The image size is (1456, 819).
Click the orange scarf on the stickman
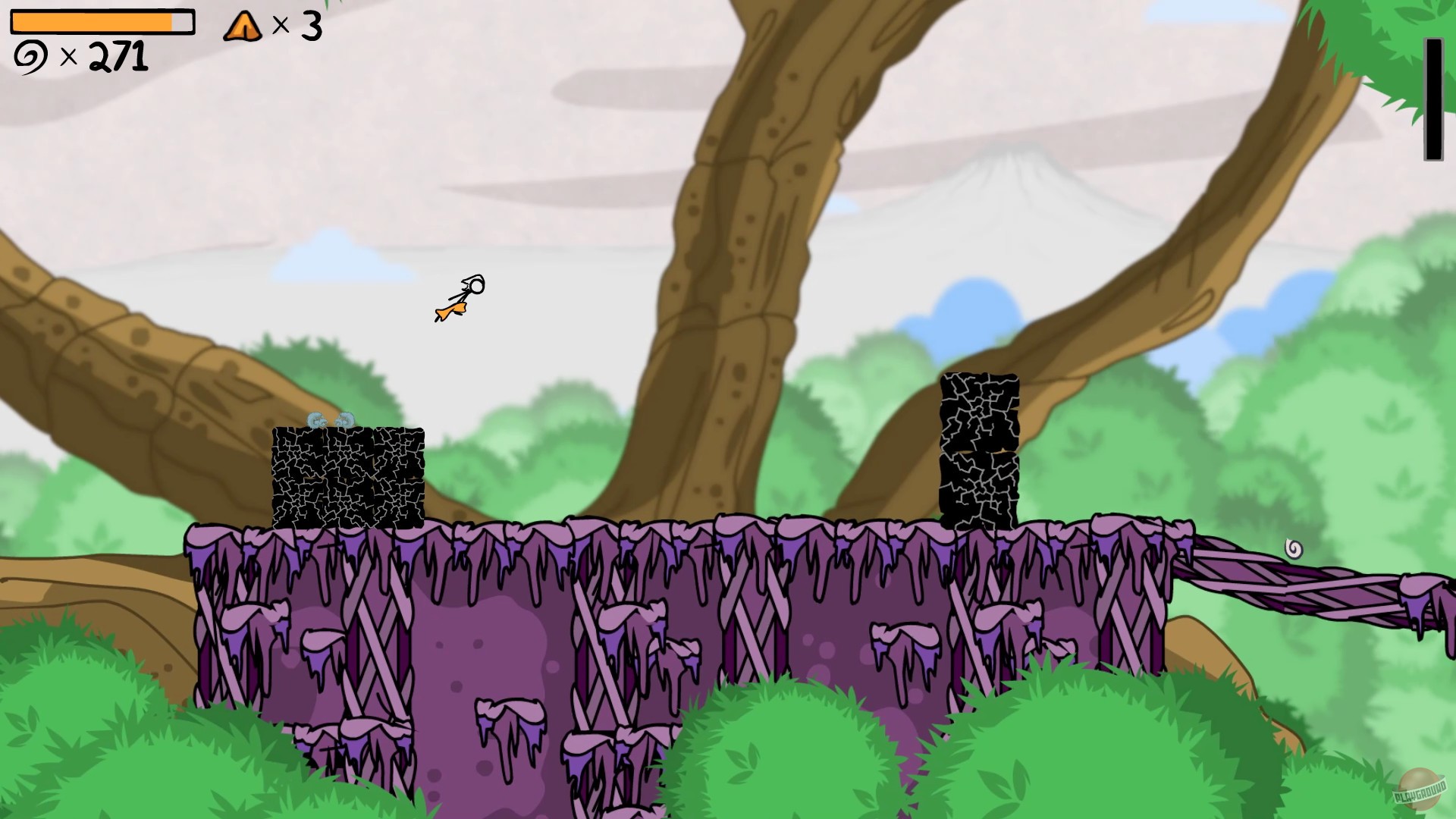coord(451,309)
